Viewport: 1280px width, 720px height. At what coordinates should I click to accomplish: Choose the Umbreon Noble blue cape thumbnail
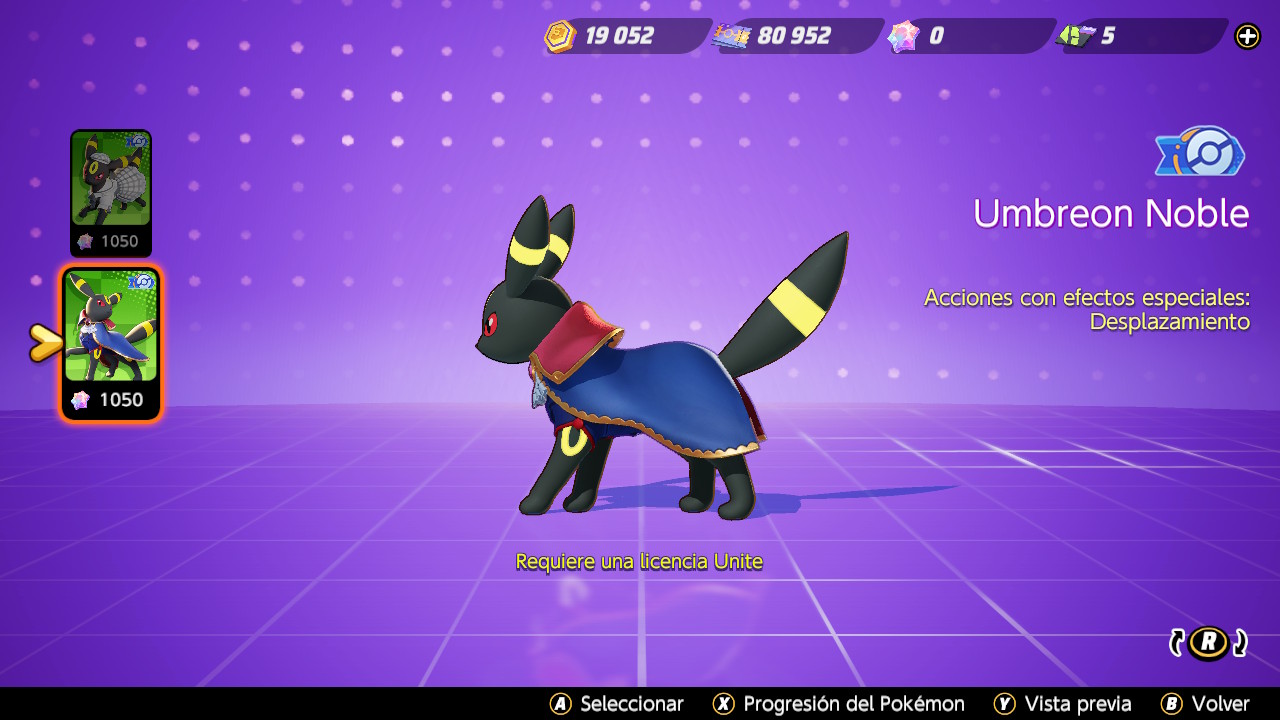tap(111, 326)
